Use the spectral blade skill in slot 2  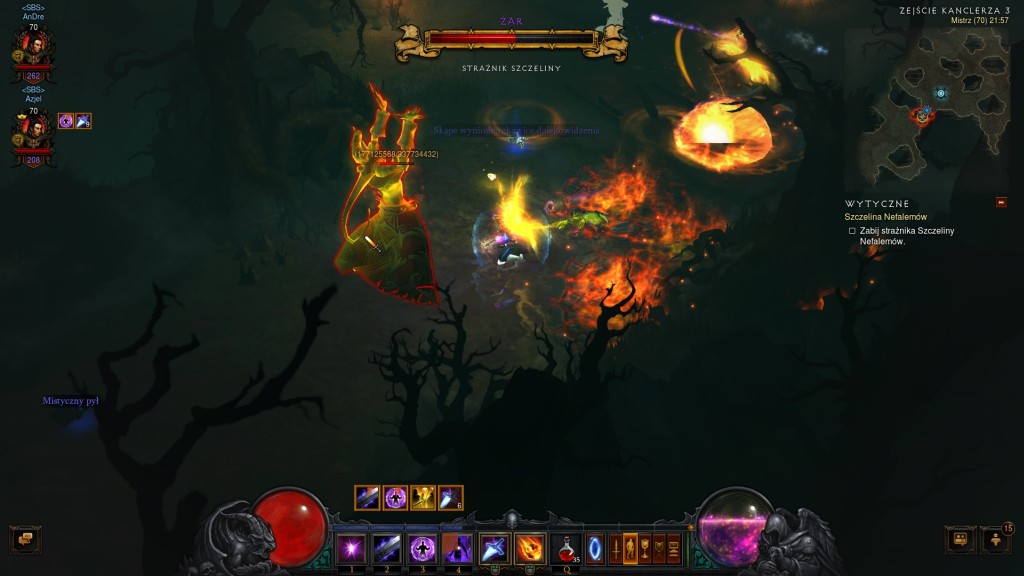coord(387,548)
